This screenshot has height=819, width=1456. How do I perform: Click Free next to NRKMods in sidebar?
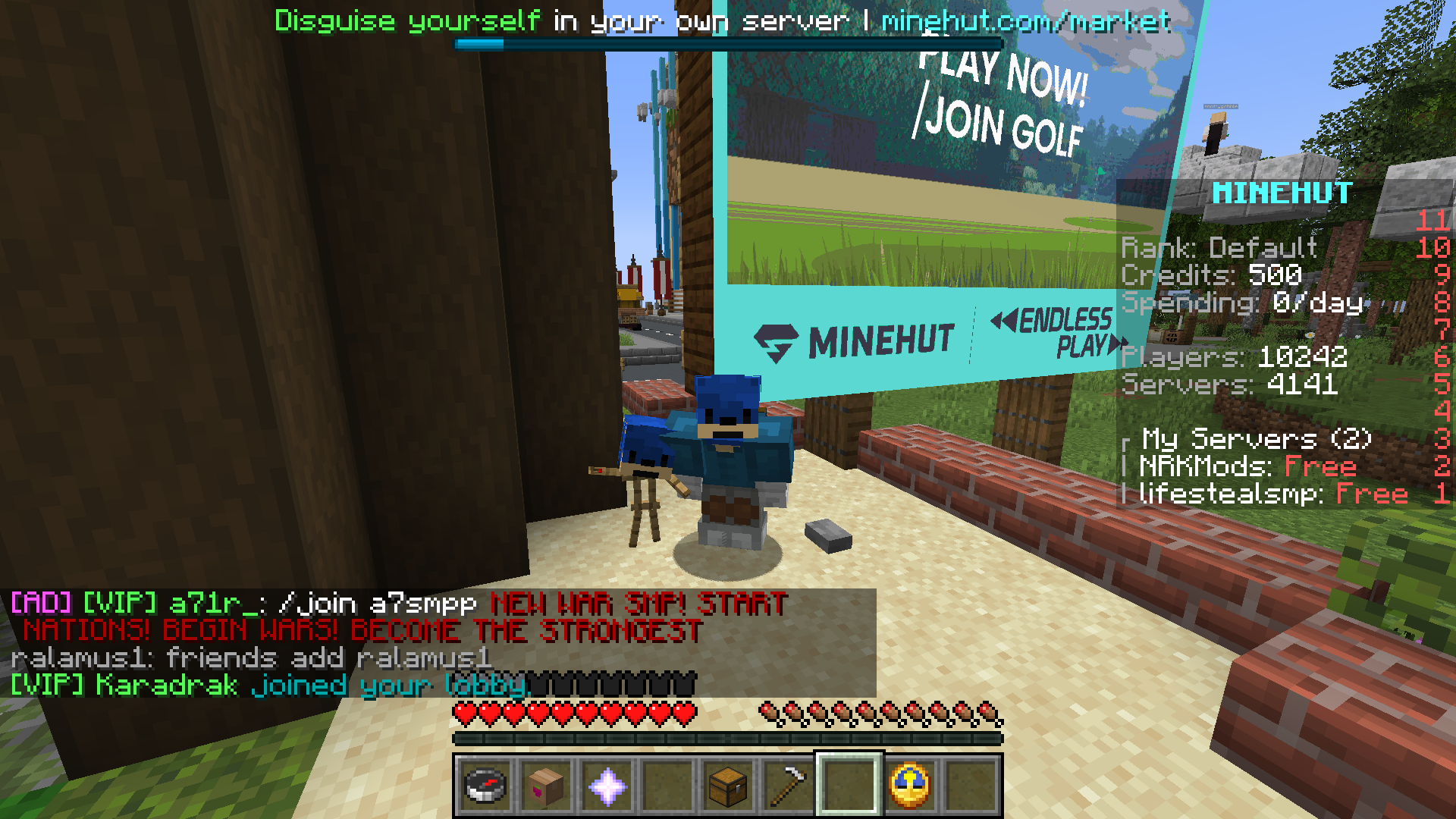(x=1323, y=466)
